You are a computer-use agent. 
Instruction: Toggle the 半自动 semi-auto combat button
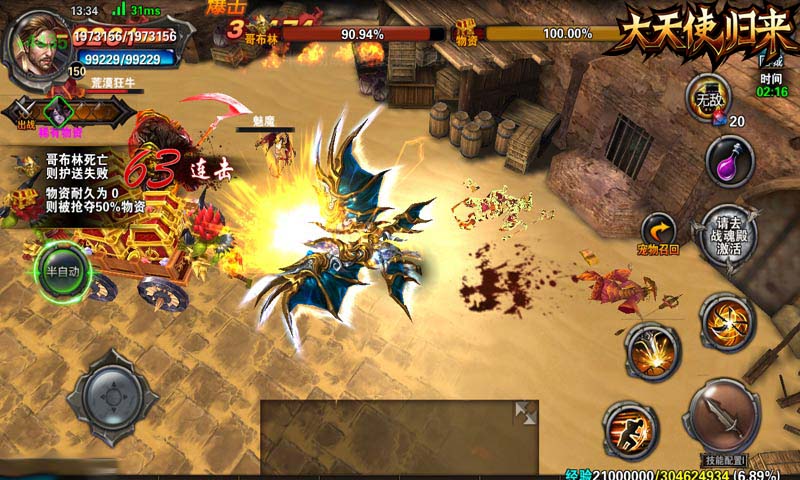pos(63,271)
